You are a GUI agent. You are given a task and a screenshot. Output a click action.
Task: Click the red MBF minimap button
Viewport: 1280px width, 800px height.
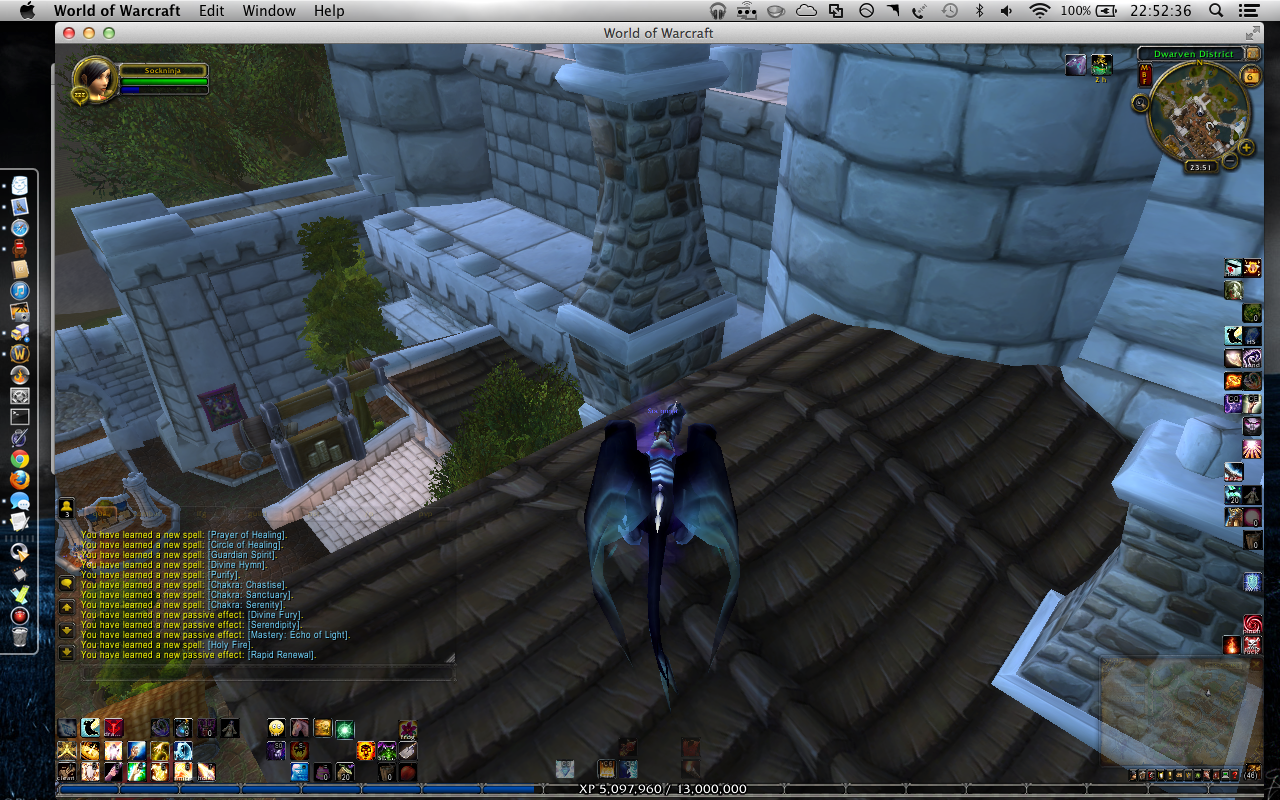1145,73
